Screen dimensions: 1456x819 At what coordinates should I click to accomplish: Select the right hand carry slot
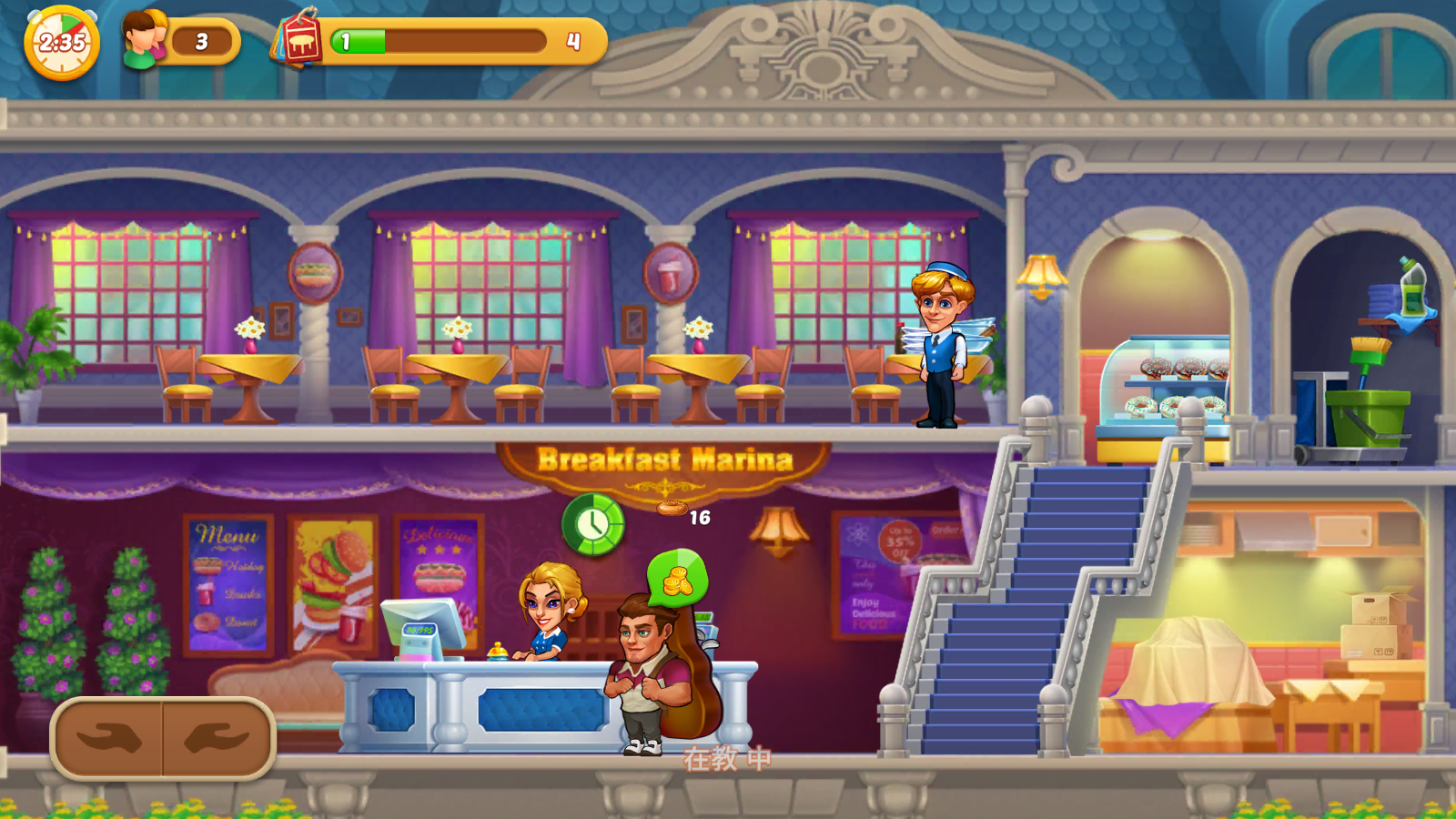coord(217,738)
